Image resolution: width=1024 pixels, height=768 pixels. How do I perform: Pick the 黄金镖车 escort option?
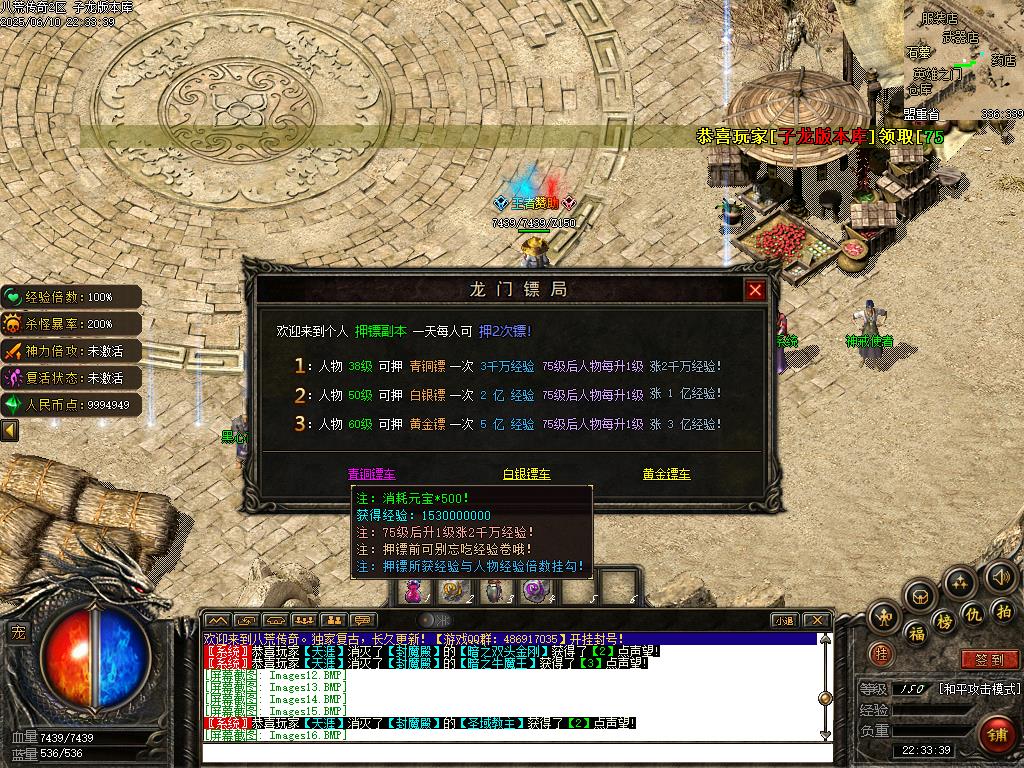[x=666, y=474]
